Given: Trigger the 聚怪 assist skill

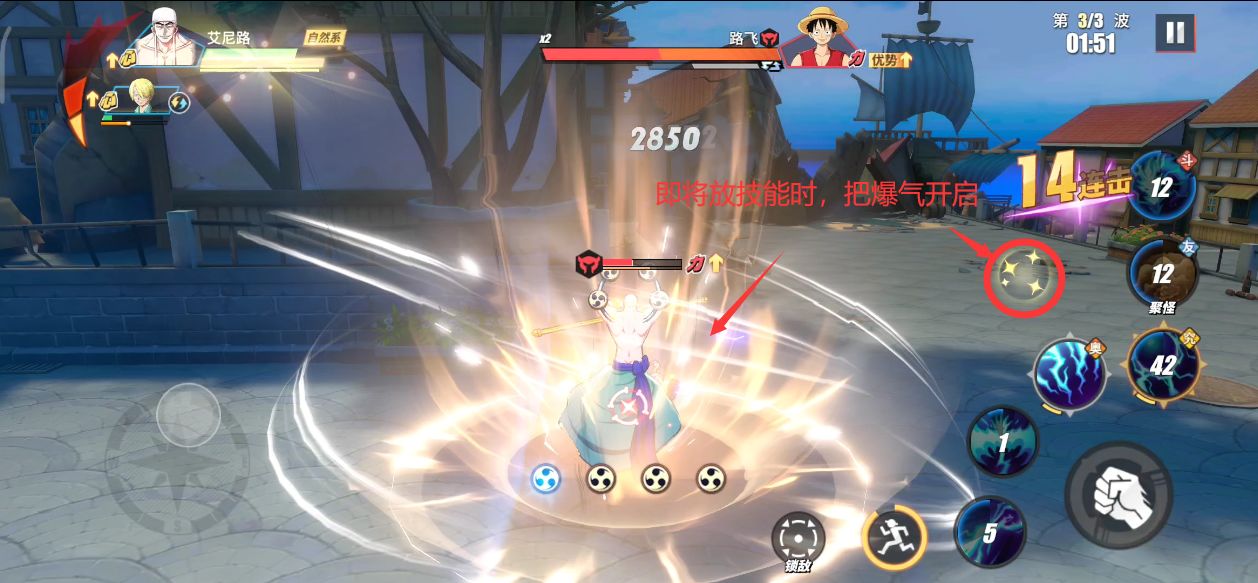Looking at the screenshot, I should click(1162, 274).
